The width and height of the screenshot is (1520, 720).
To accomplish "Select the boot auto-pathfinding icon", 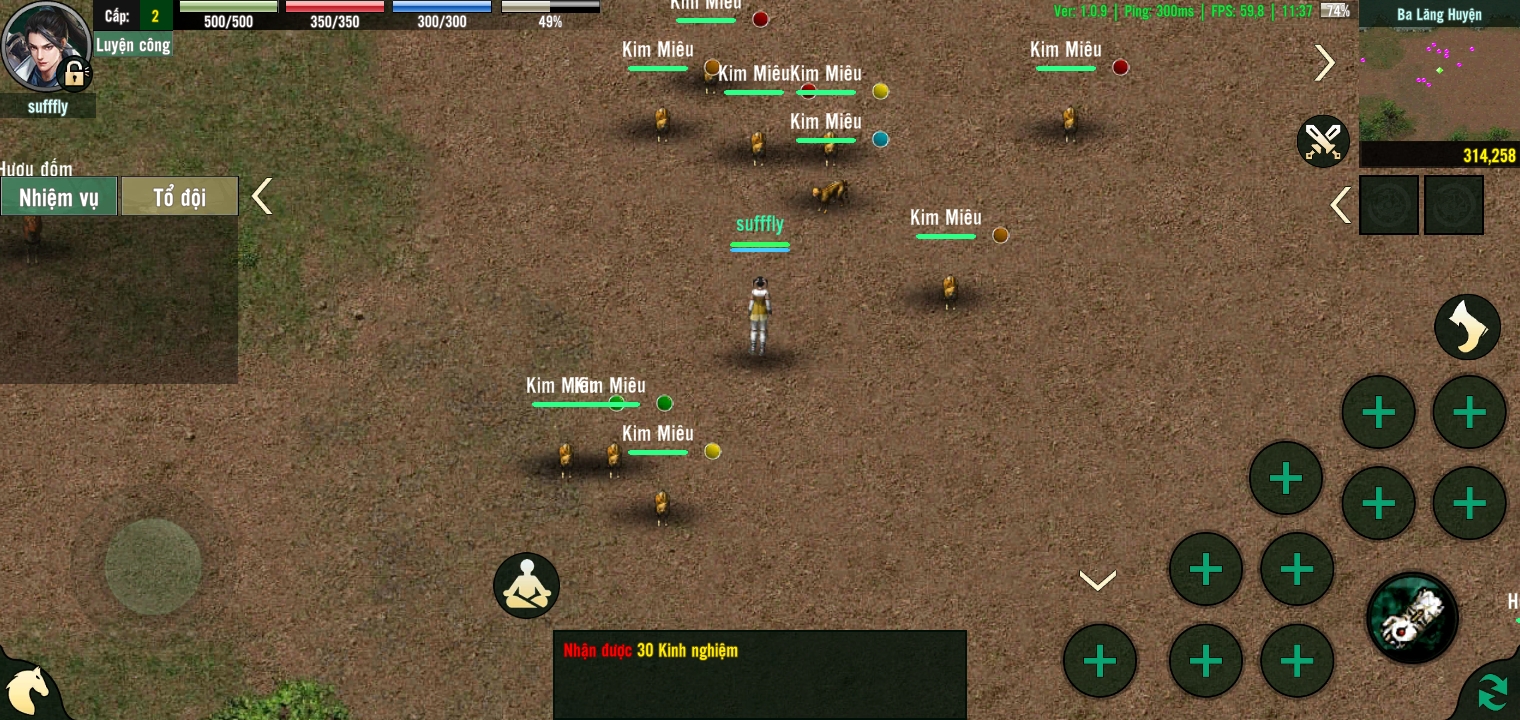I will coord(1467,327).
